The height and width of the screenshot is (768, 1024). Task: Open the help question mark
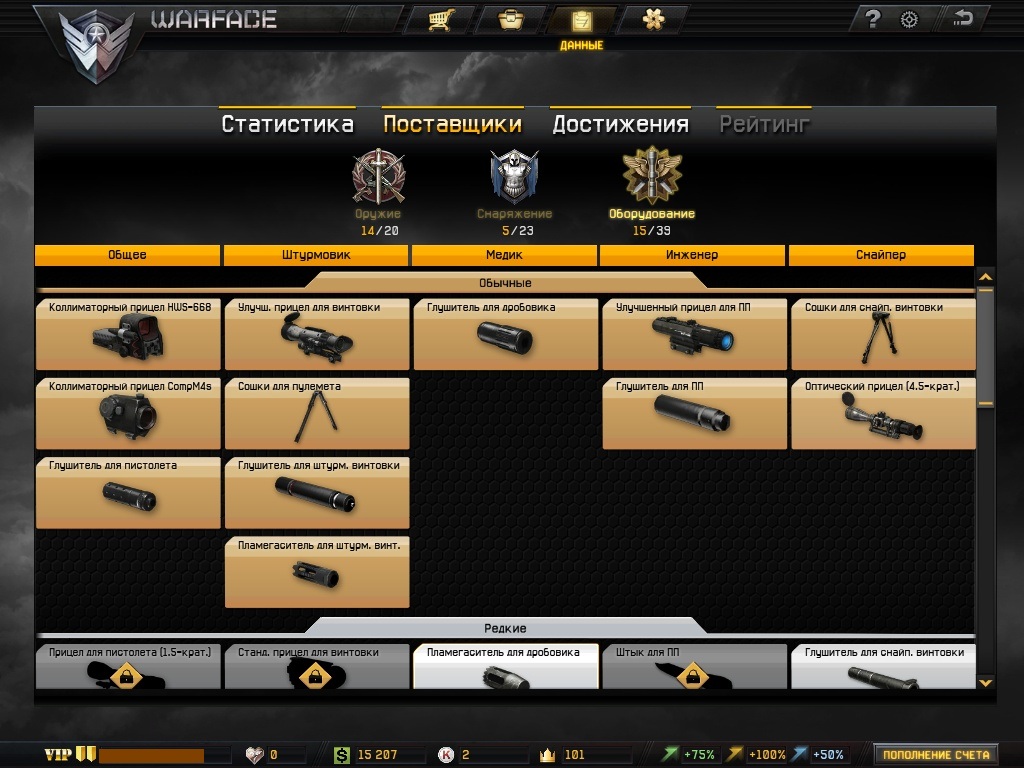pyautogui.click(x=872, y=19)
